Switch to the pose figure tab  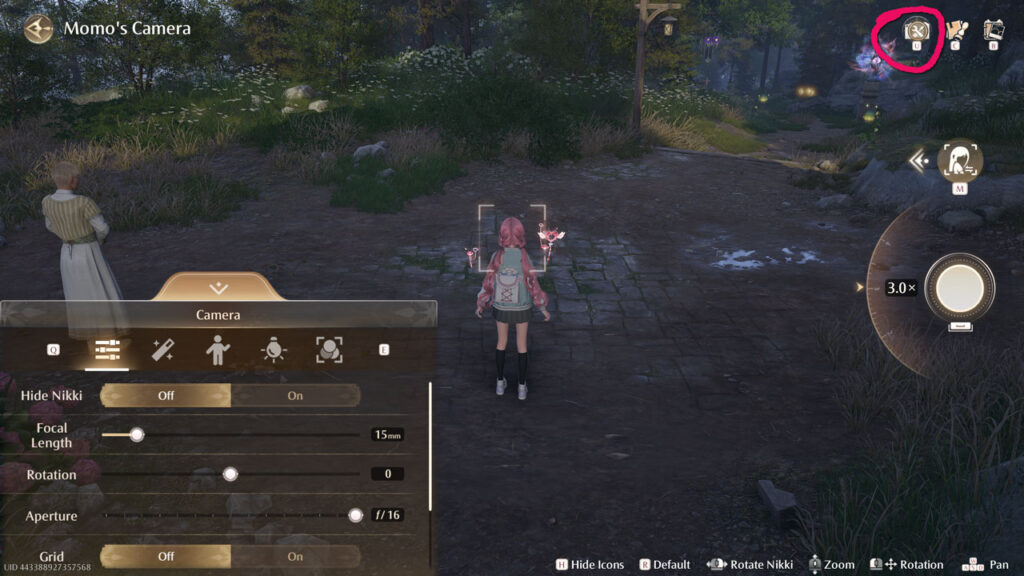(x=217, y=350)
